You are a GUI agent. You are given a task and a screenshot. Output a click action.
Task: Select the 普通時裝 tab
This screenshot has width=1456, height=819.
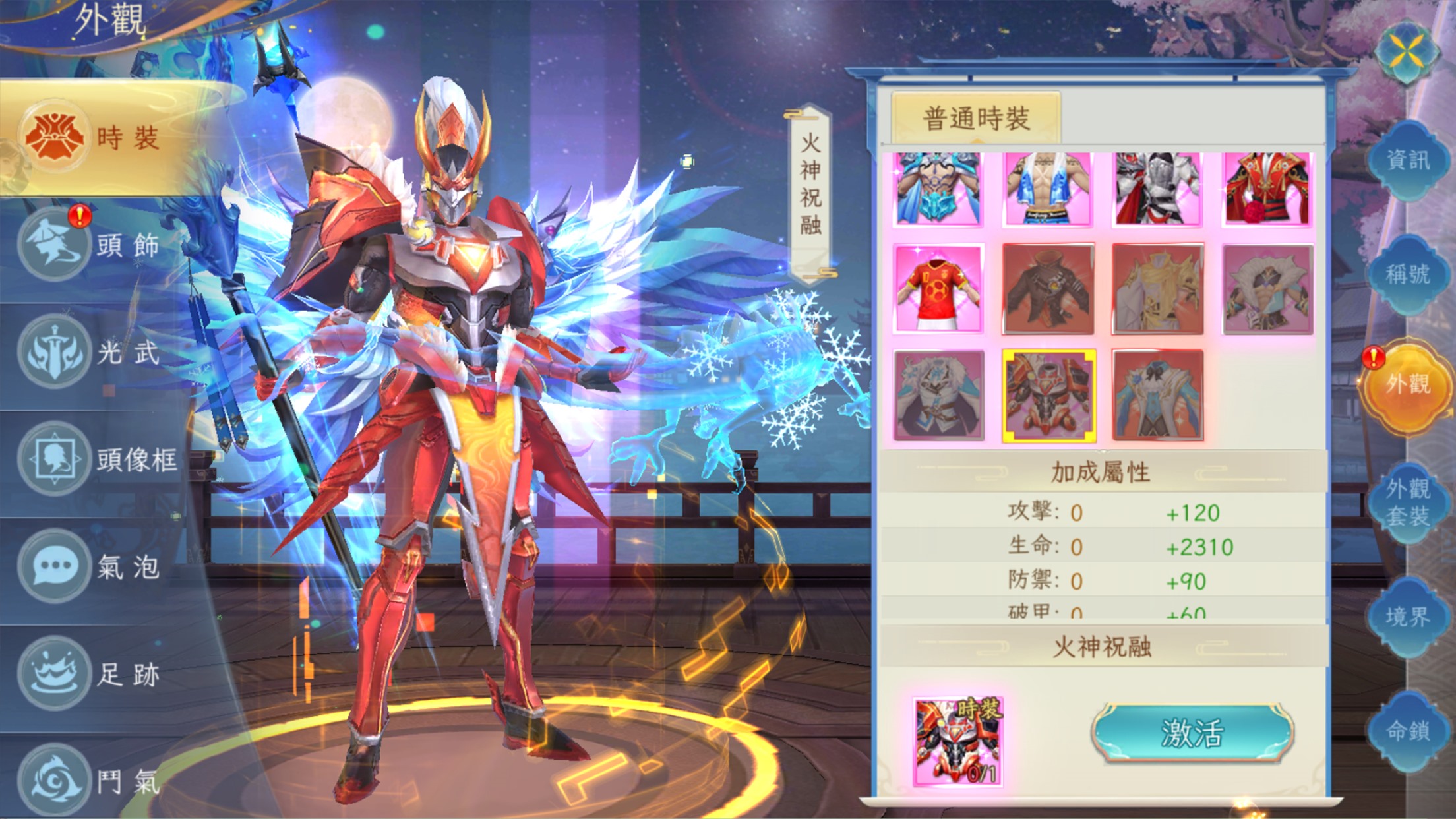[976, 119]
